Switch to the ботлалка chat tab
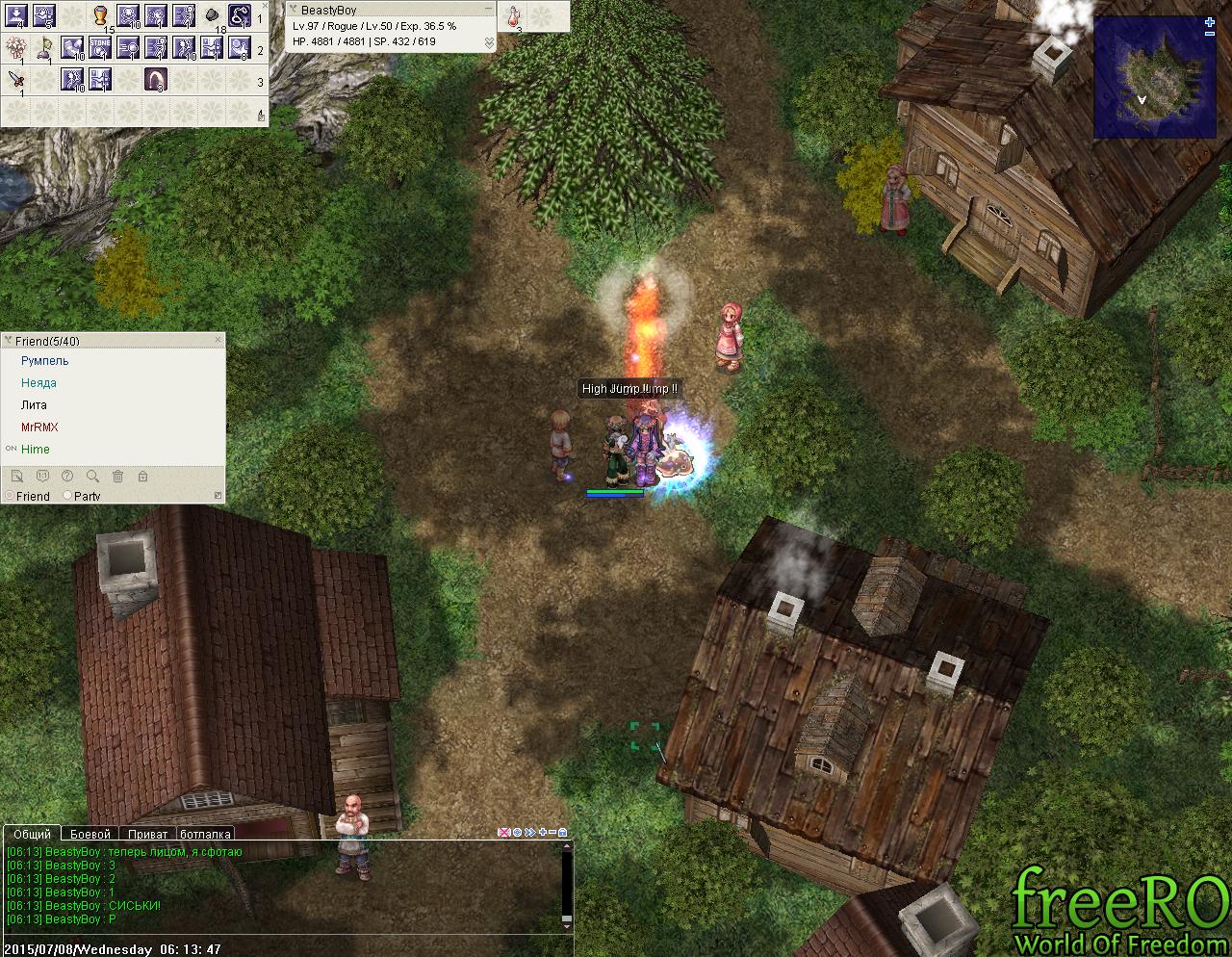Viewport: 1232px width, 957px height. [x=205, y=834]
